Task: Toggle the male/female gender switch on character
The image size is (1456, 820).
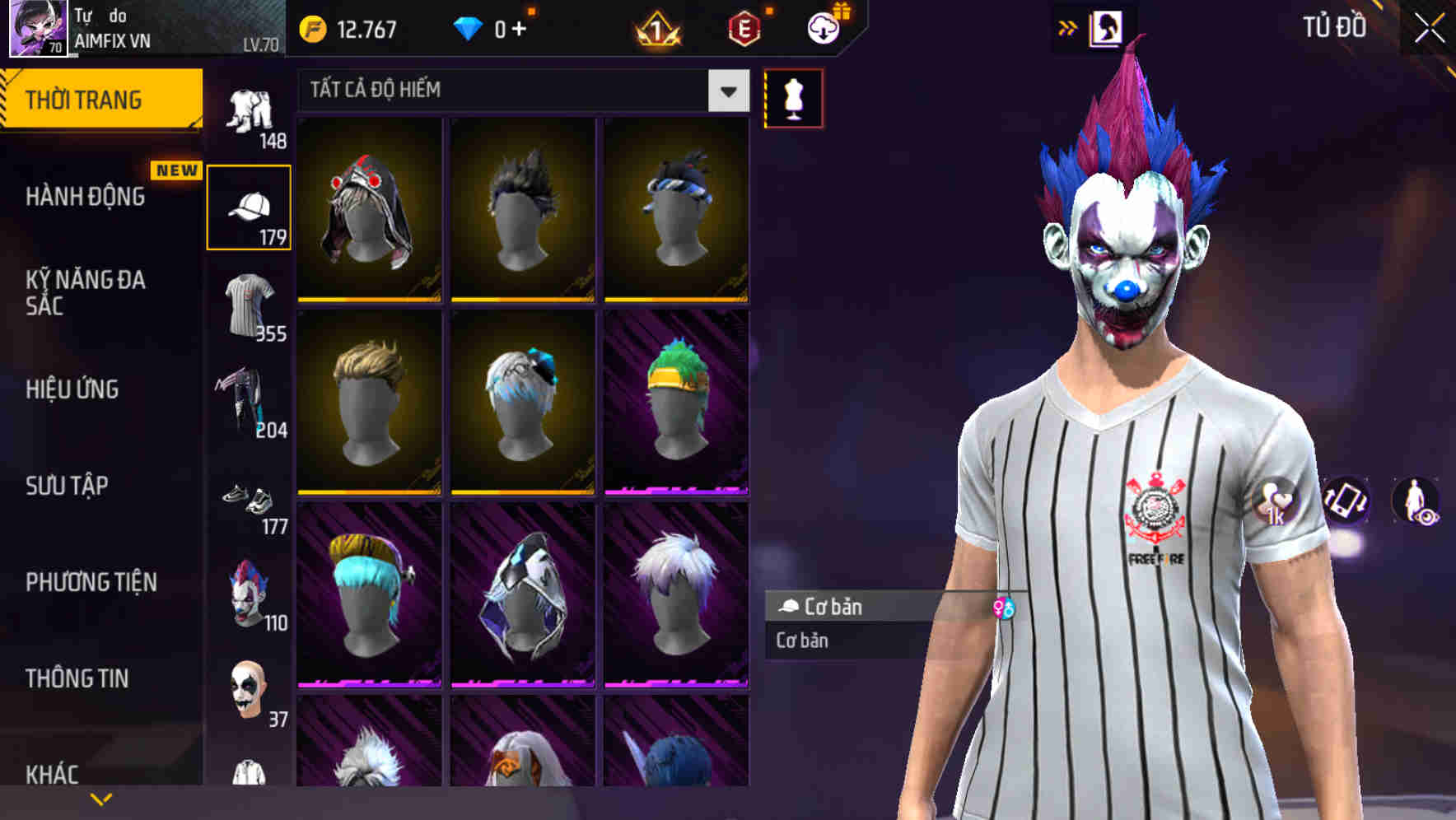Action: [1004, 607]
